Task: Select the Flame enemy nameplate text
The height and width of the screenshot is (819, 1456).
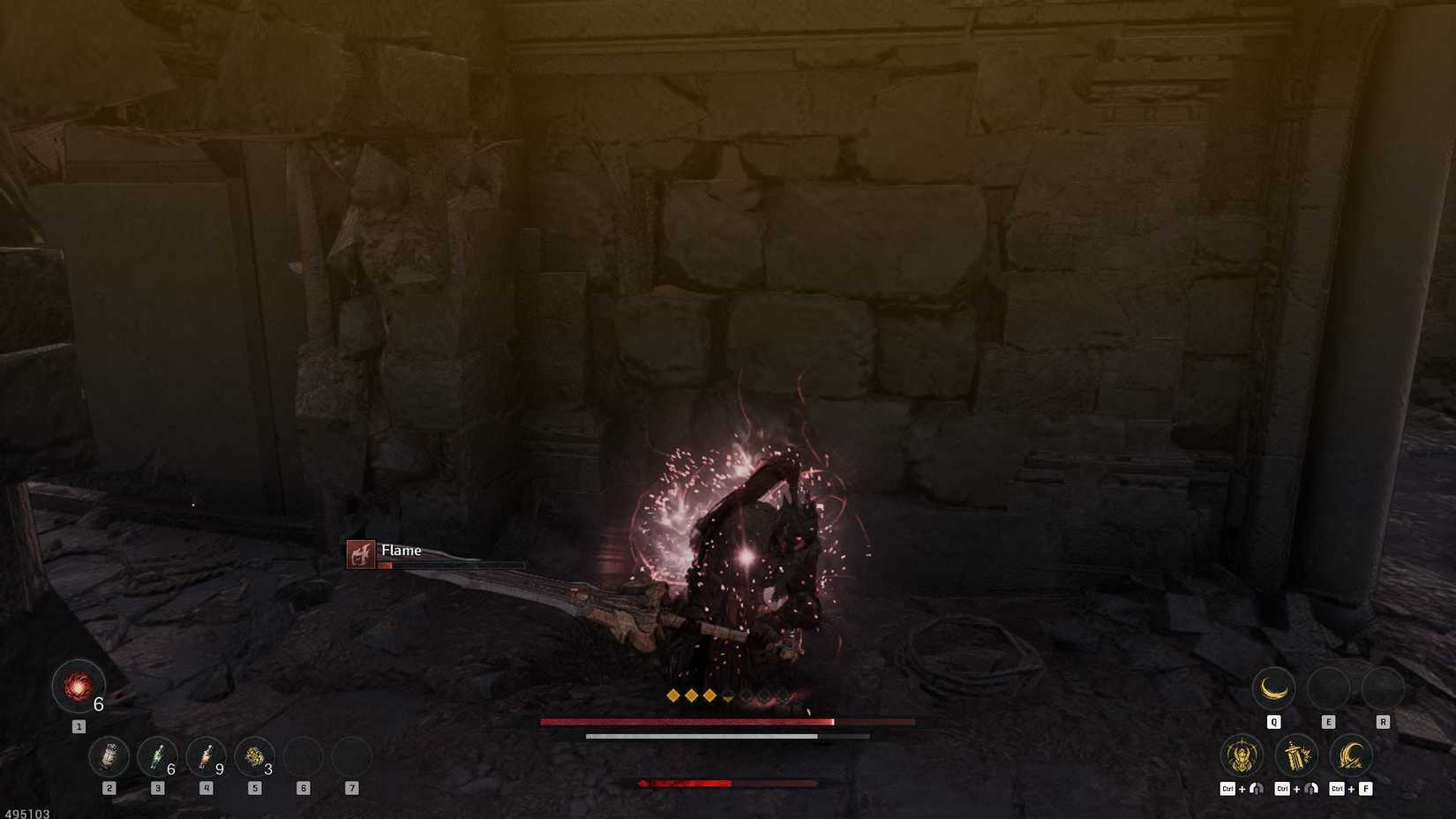Action: pyautogui.click(x=402, y=550)
